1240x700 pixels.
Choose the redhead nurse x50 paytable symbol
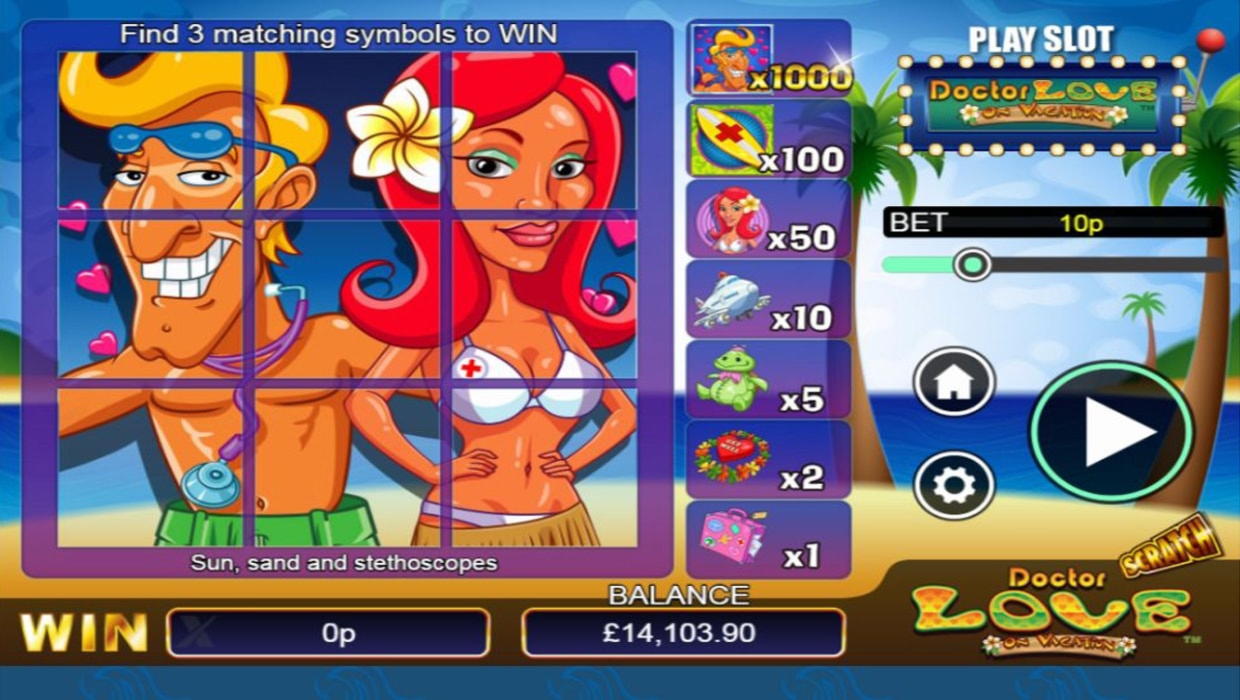coord(768,219)
